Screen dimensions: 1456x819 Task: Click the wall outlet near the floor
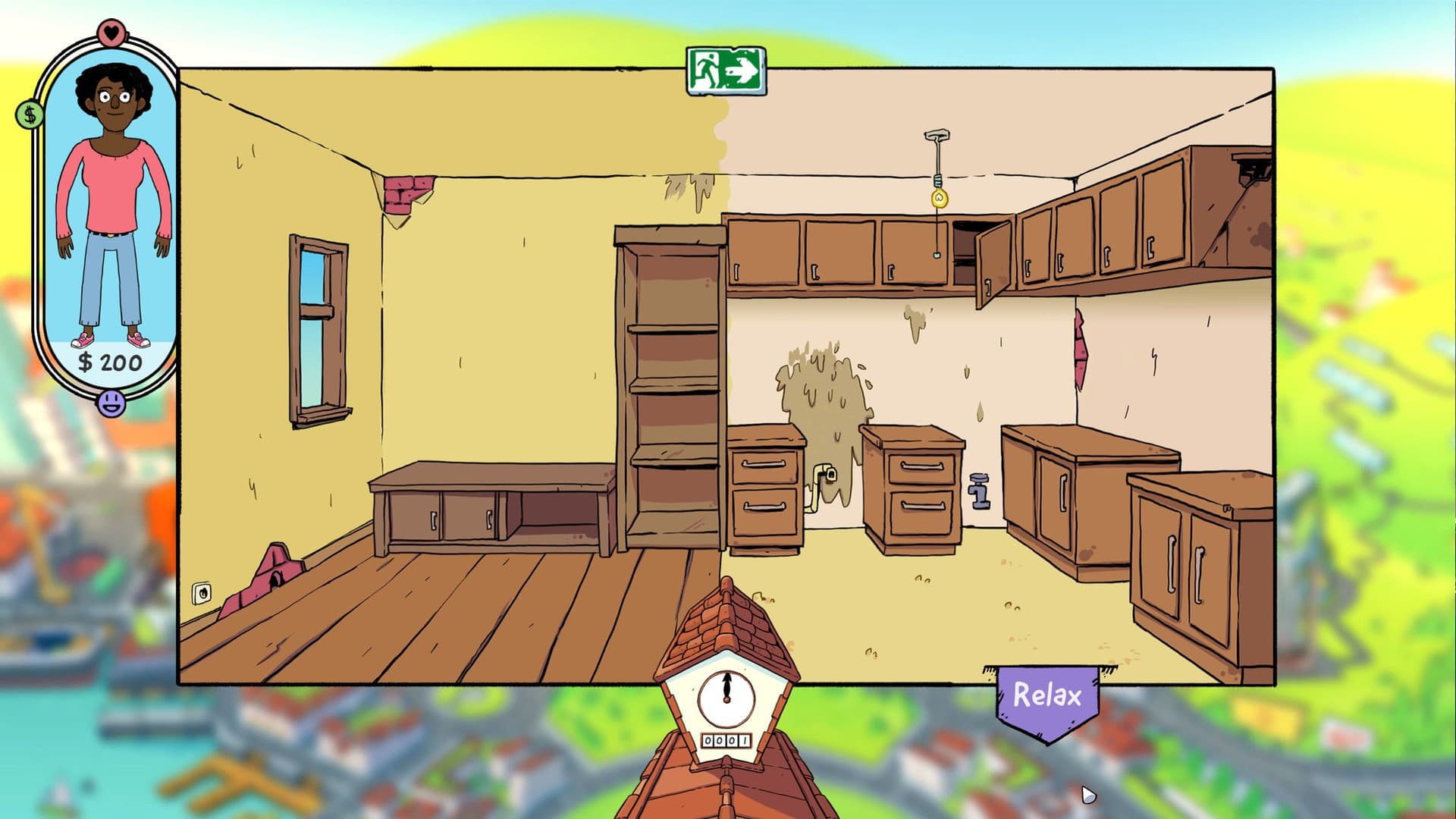pos(201,593)
